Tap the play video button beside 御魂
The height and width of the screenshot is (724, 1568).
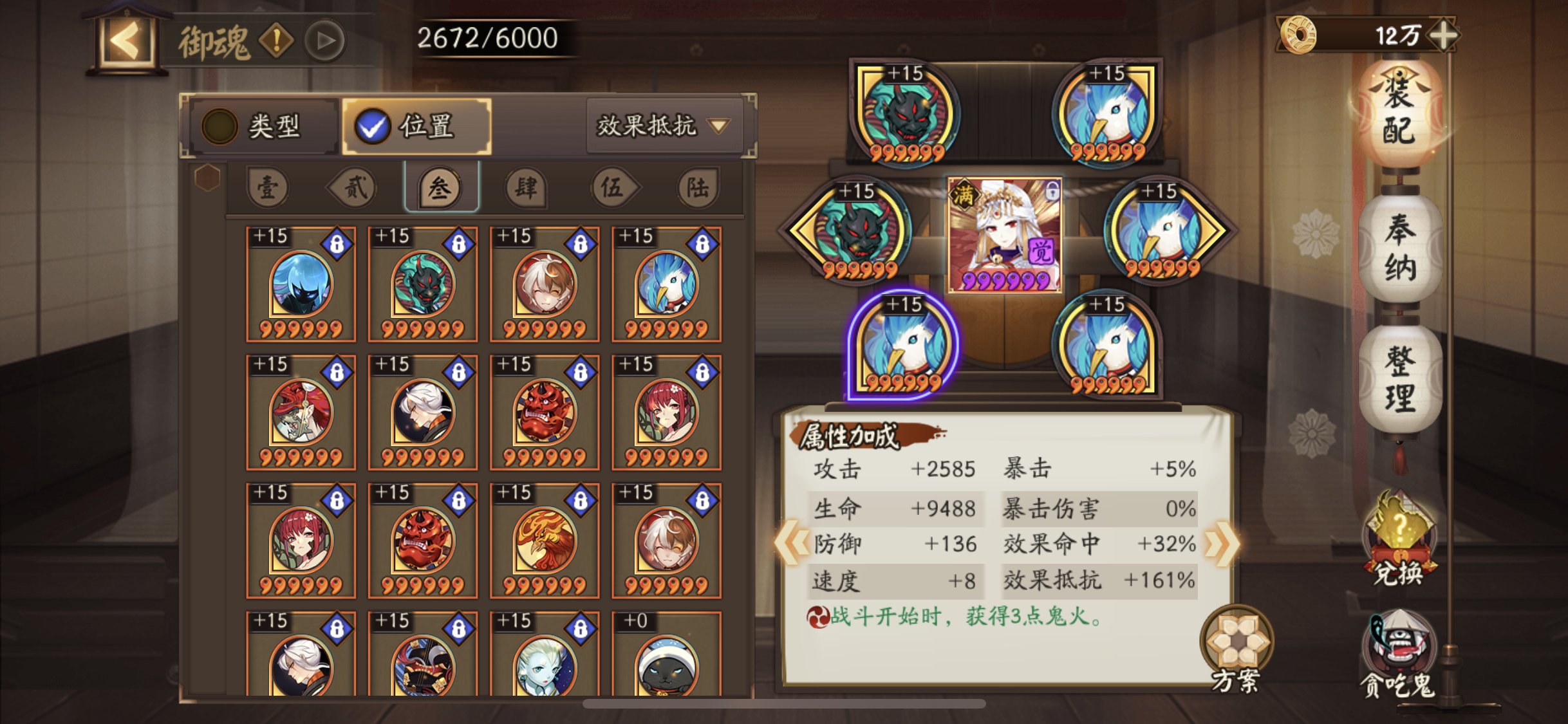coord(325,41)
